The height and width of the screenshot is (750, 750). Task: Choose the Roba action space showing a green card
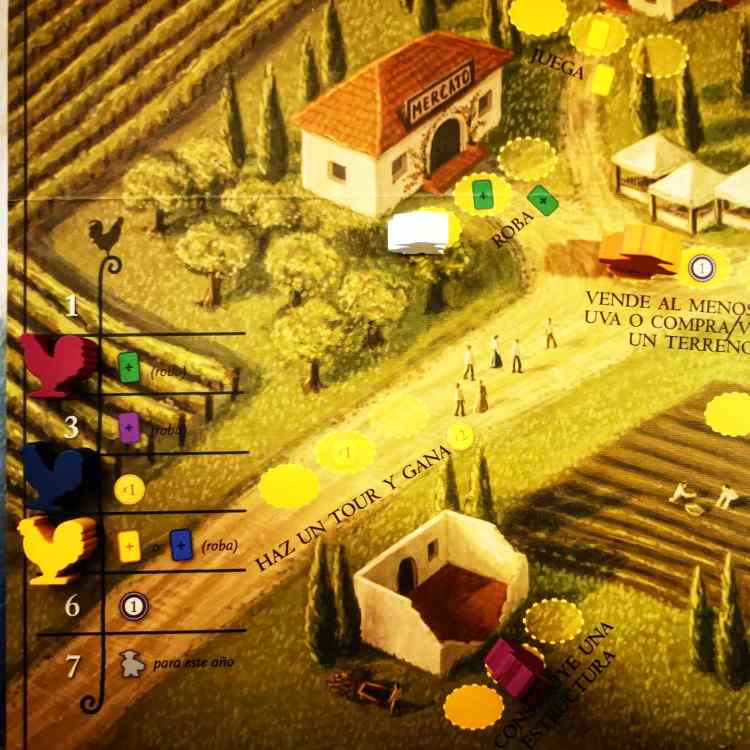click(x=483, y=195)
